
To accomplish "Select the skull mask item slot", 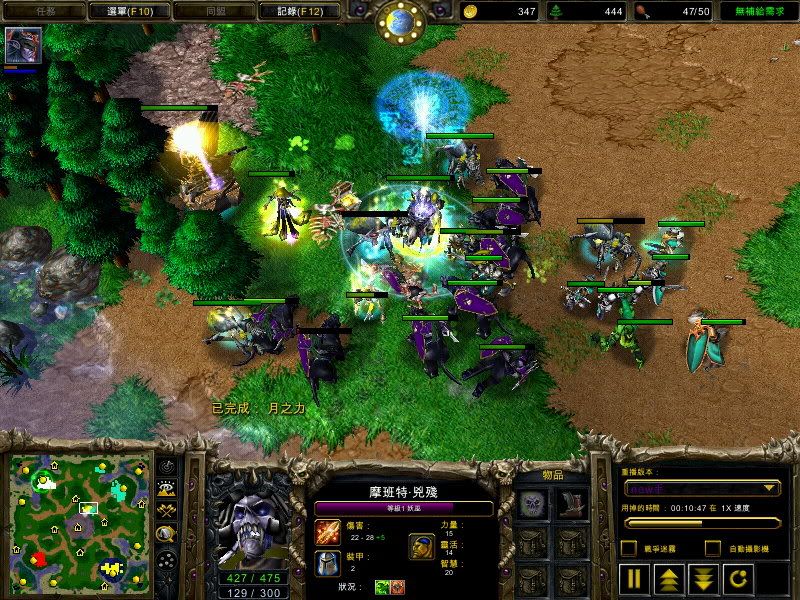I will (532, 504).
